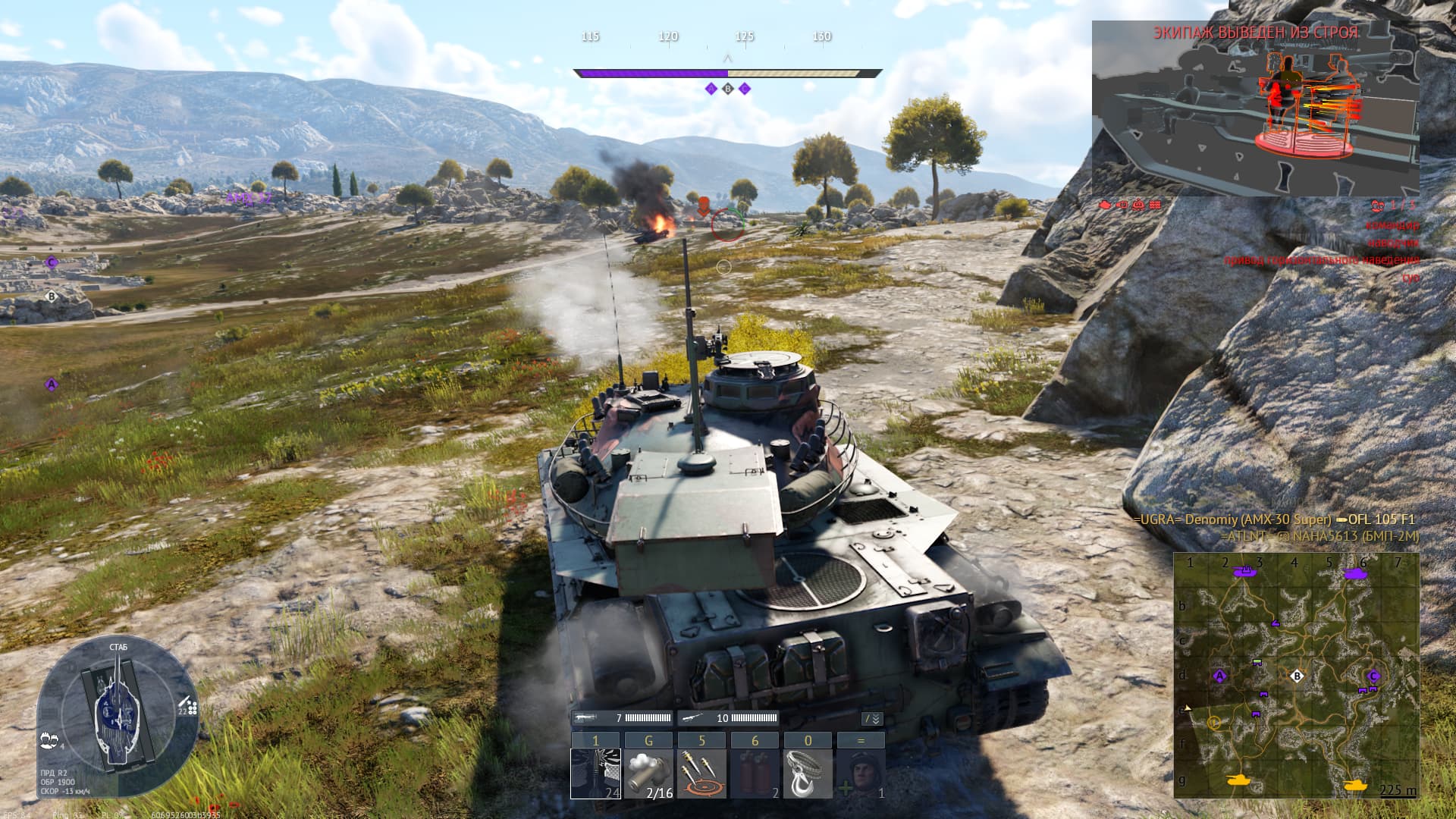Click capture point B diamond on the minimap
Viewport: 1456px width, 819px height.
coord(1297,676)
